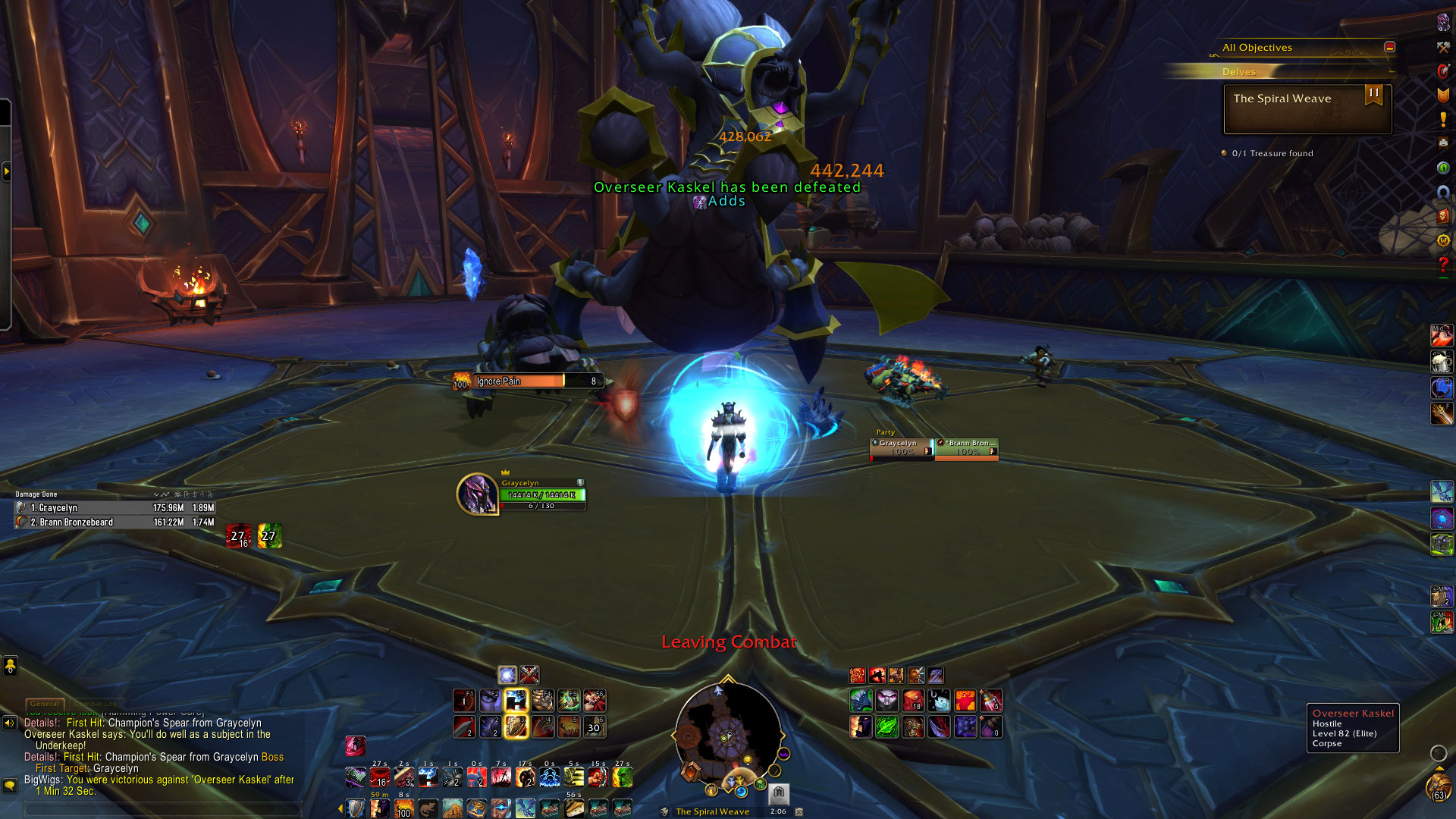Open the chat menu speech bubble

10,785
